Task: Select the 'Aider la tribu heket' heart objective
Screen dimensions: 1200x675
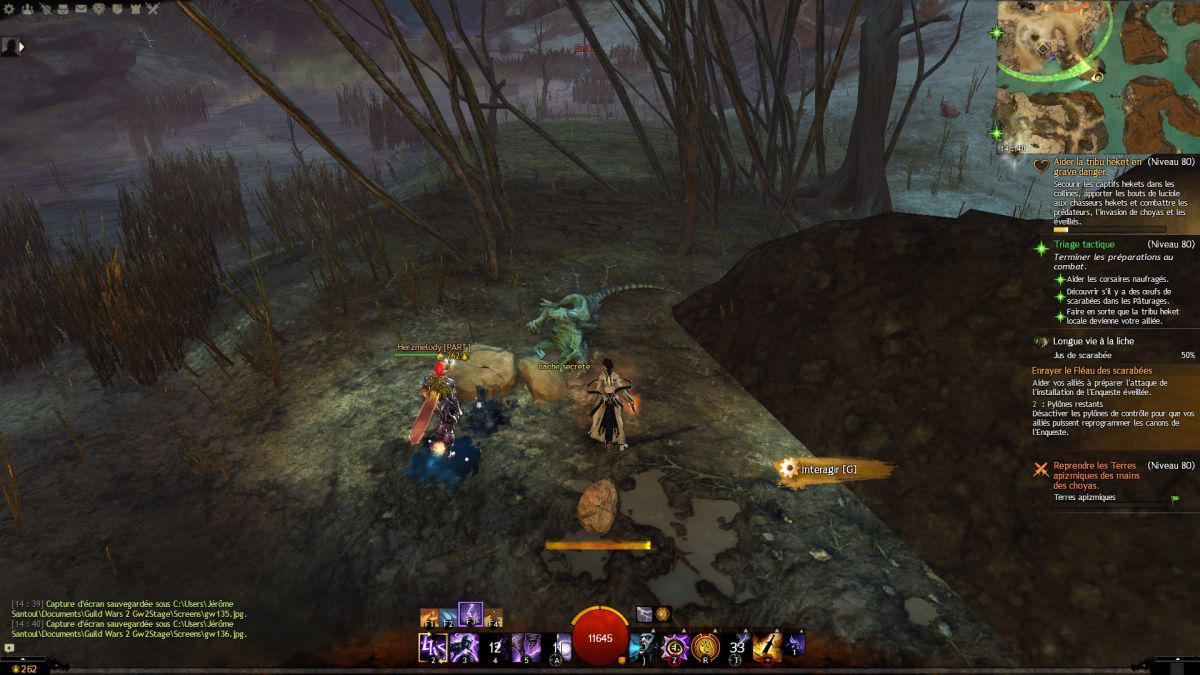Action: [x=1097, y=166]
